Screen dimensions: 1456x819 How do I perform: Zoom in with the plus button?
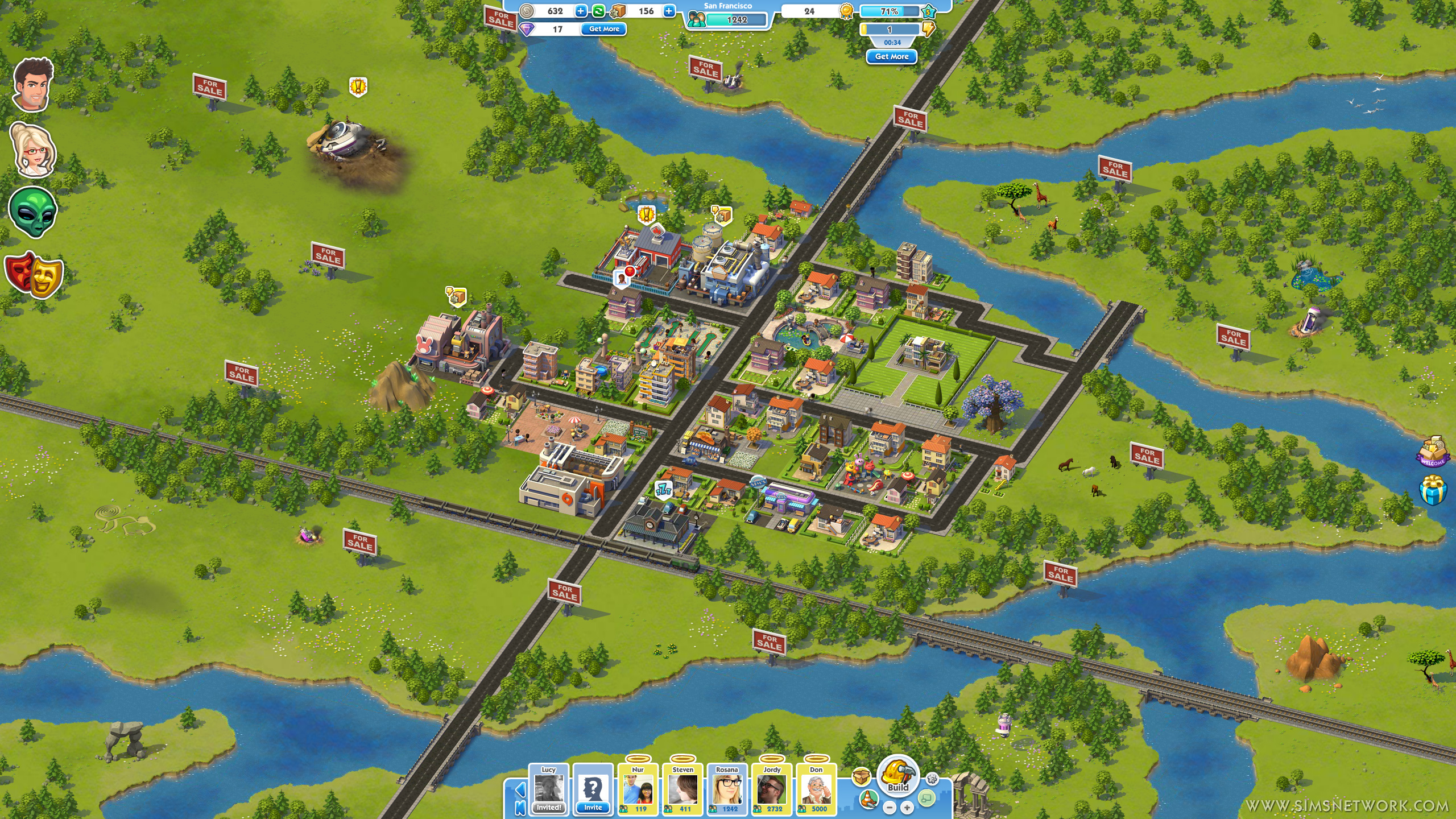tap(907, 808)
